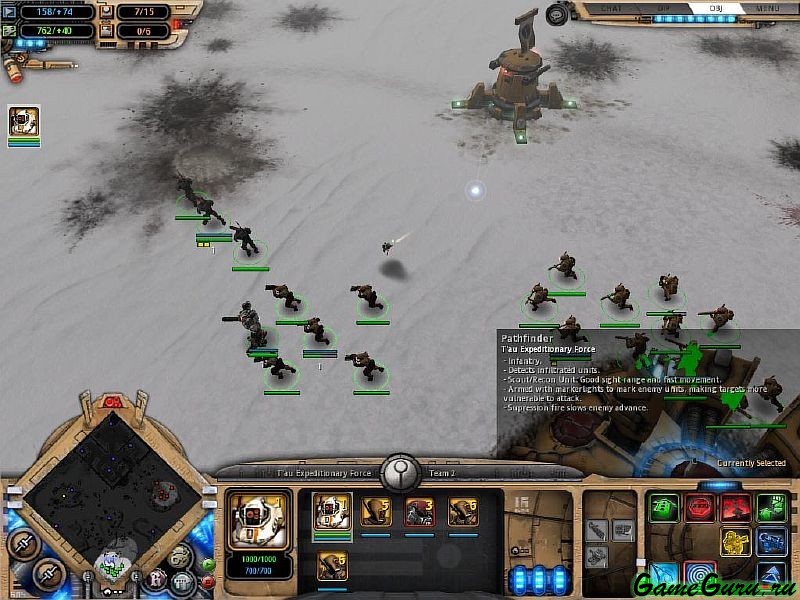
Task: Activate the green building-icon command
Action: [663, 506]
